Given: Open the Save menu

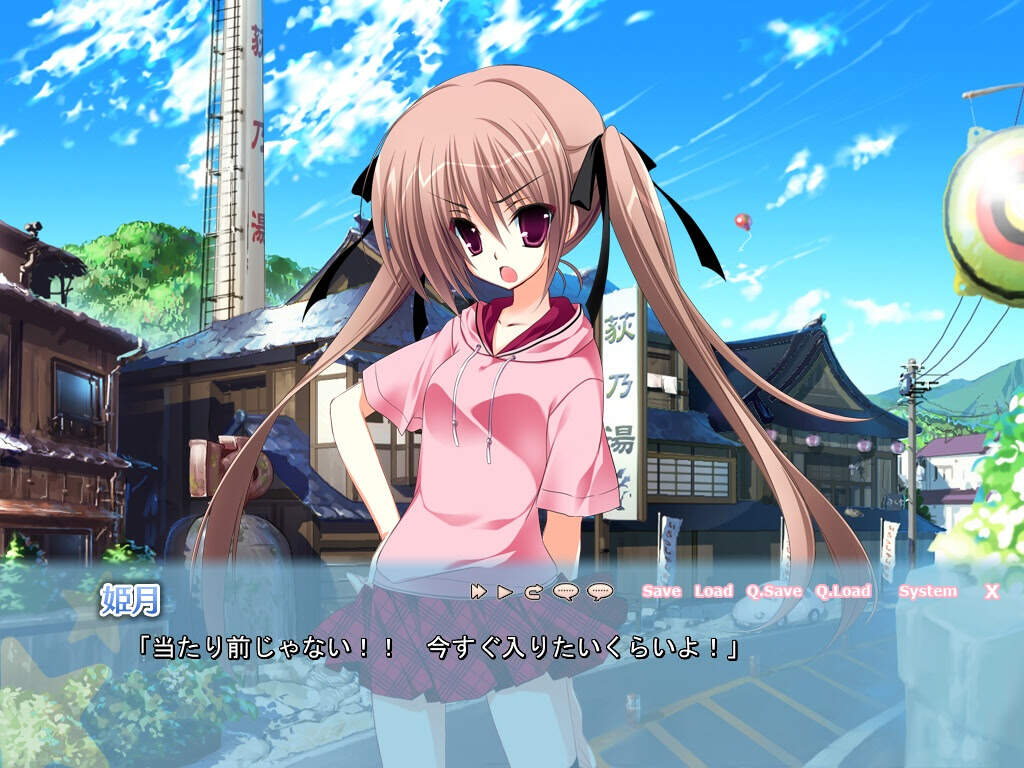Looking at the screenshot, I should click(x=661, y=591).
